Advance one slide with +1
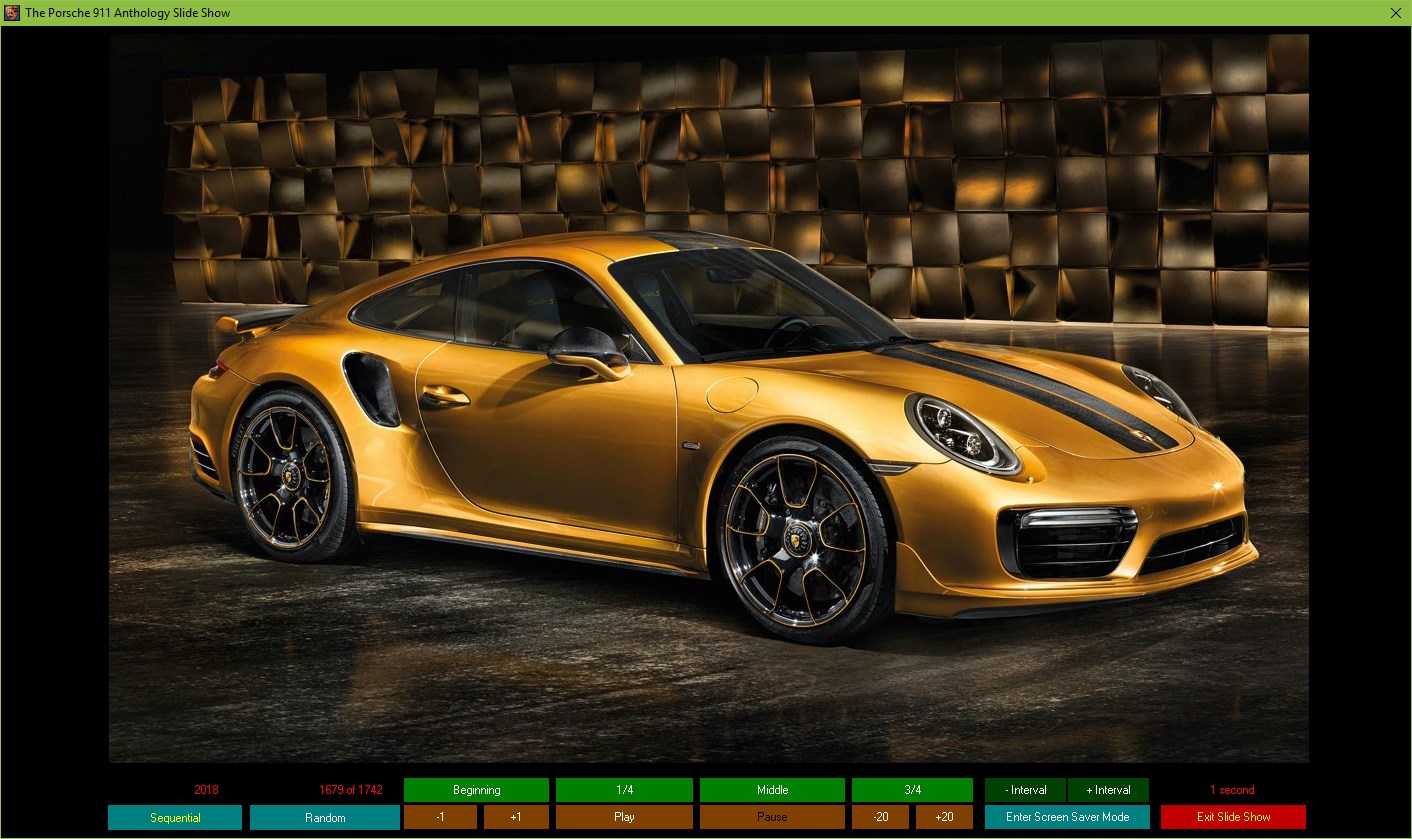The width and height of the screenshot is (1412, 839). (x=516, y=817)
